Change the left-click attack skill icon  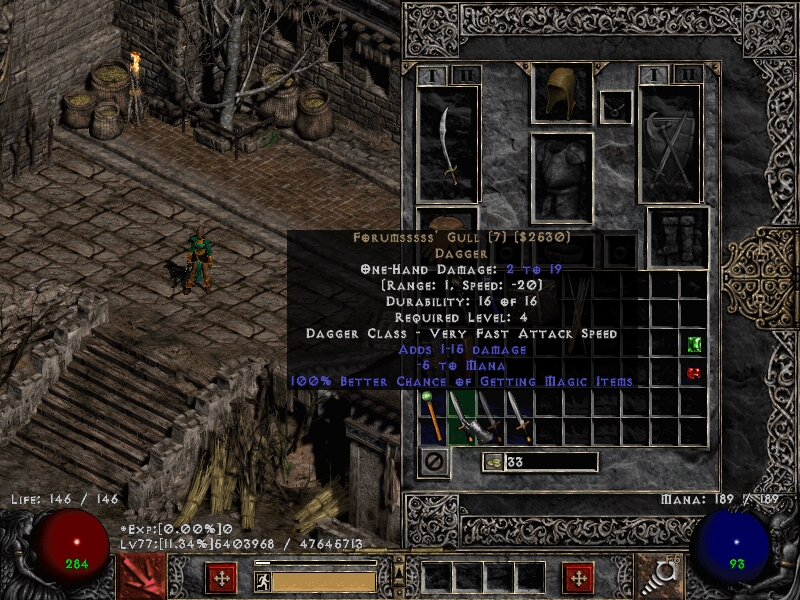point(141,577)
